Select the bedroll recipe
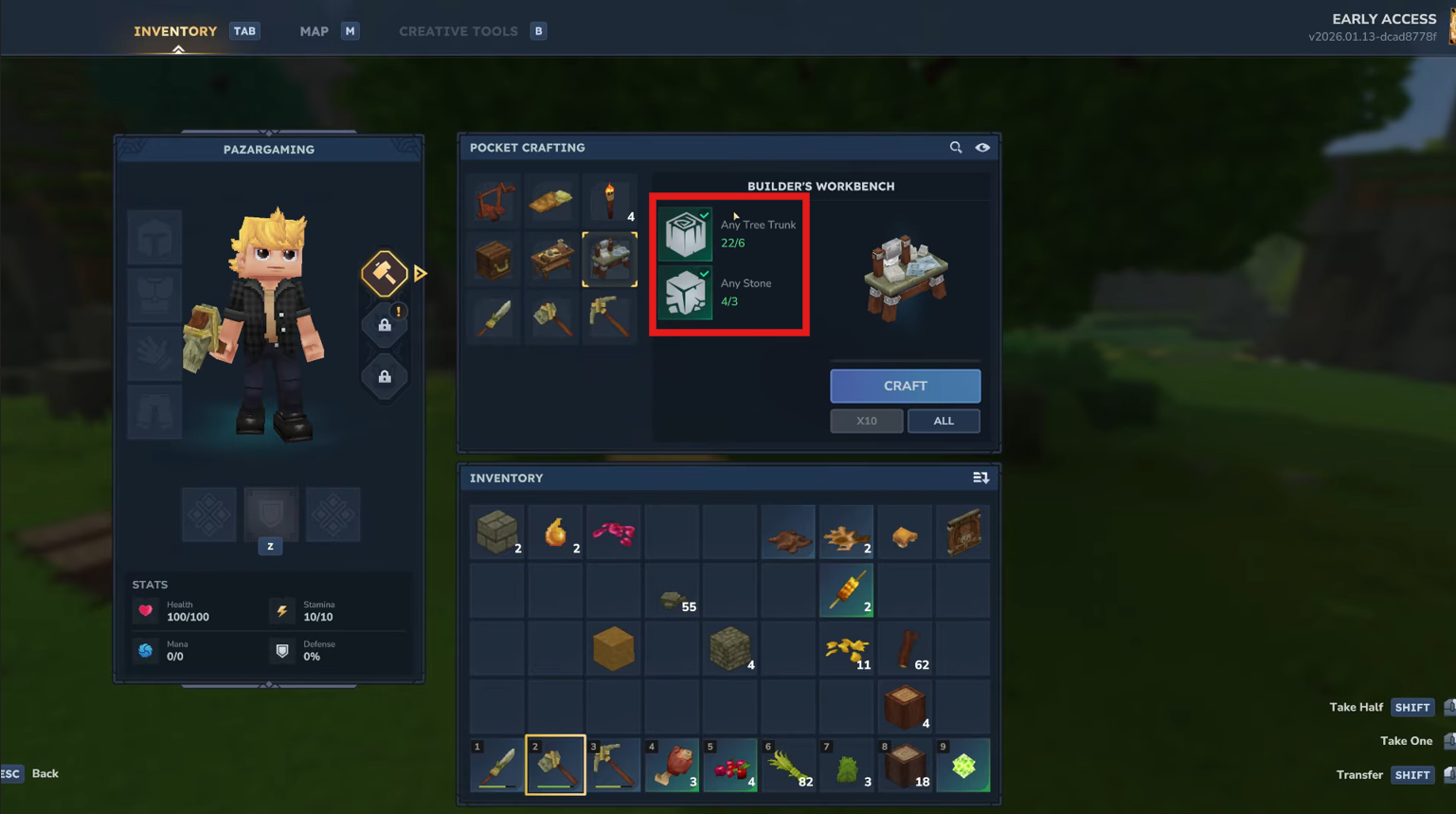Screen dimensions: 1456x814 tap(551, 199)
